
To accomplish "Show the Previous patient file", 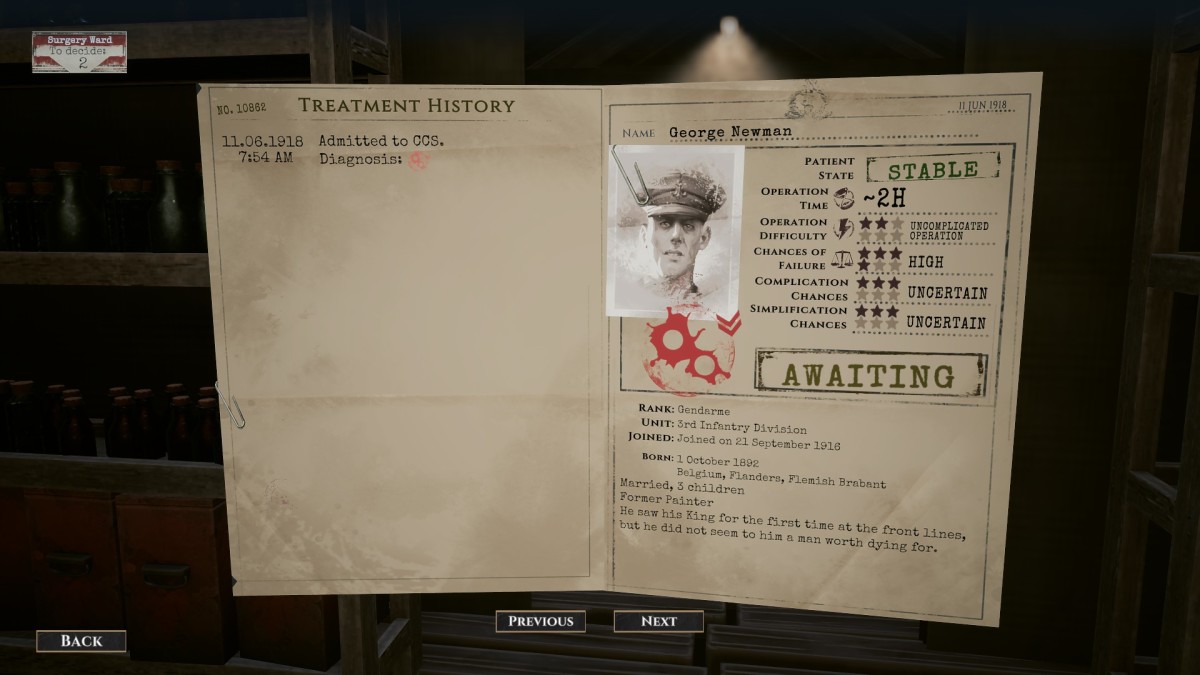I will point(541,621).
